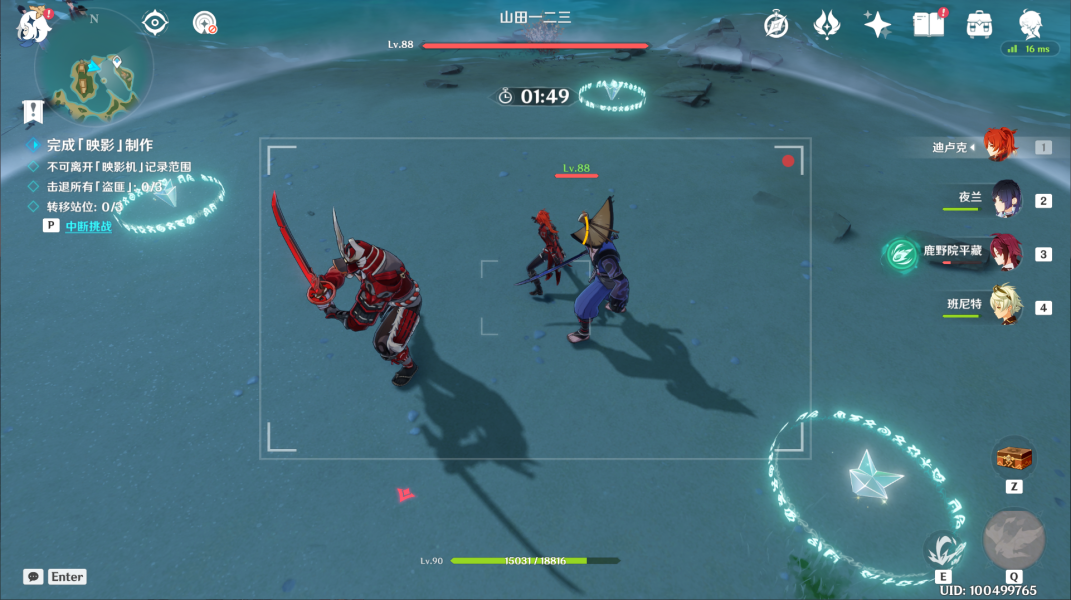Viewport: 1071px width, 600px height.
Task: Open the character screen icon
Action: (x=1030, y=25)
